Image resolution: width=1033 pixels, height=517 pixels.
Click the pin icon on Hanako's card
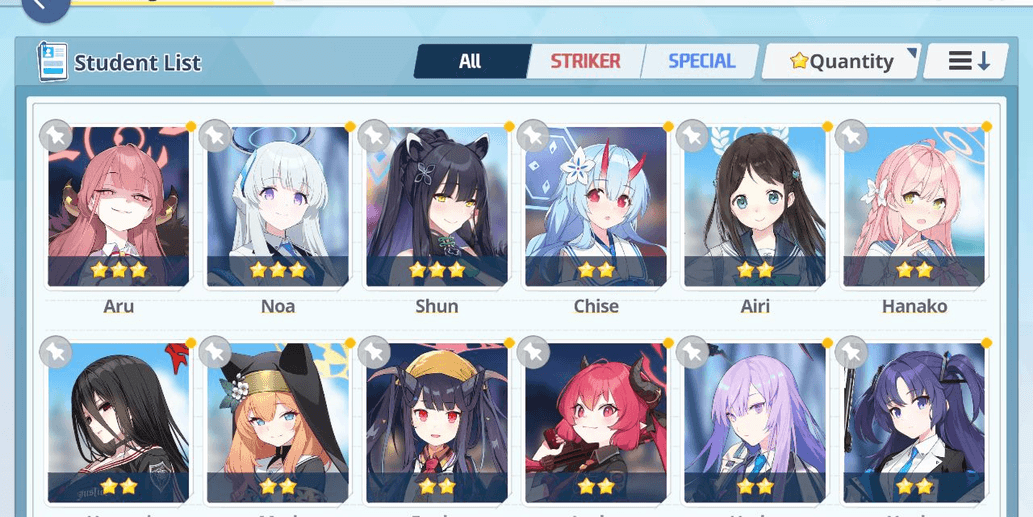852,135
